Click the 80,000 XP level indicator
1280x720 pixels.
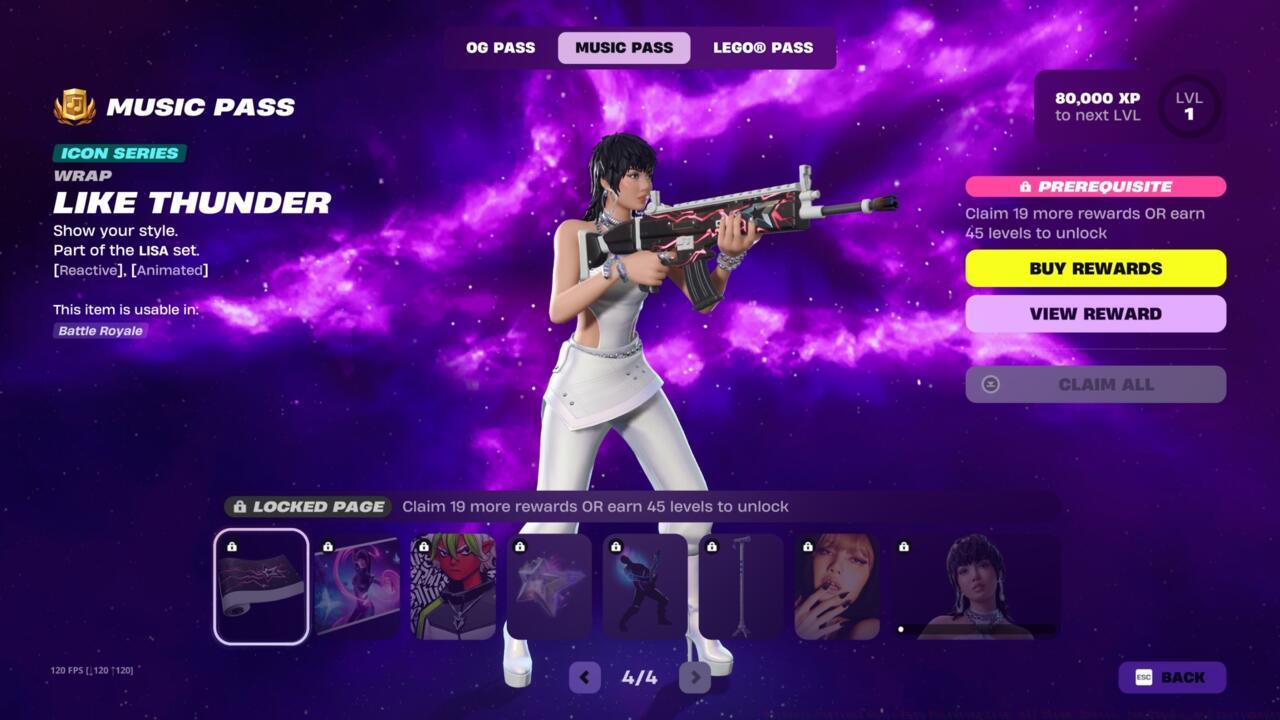click(x=1096, y=106)
